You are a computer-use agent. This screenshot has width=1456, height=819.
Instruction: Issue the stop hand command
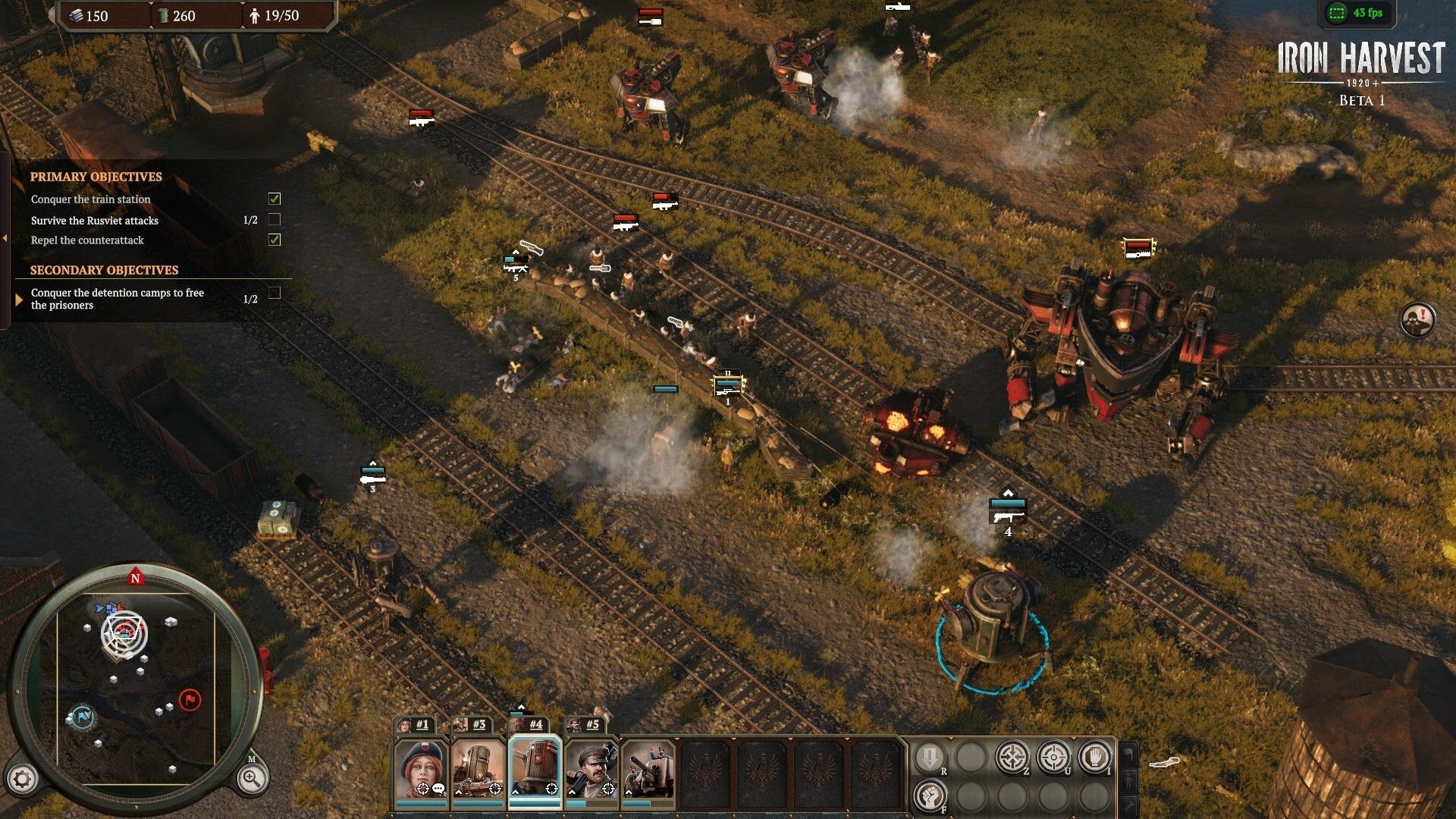click(x=1094, y=757)
